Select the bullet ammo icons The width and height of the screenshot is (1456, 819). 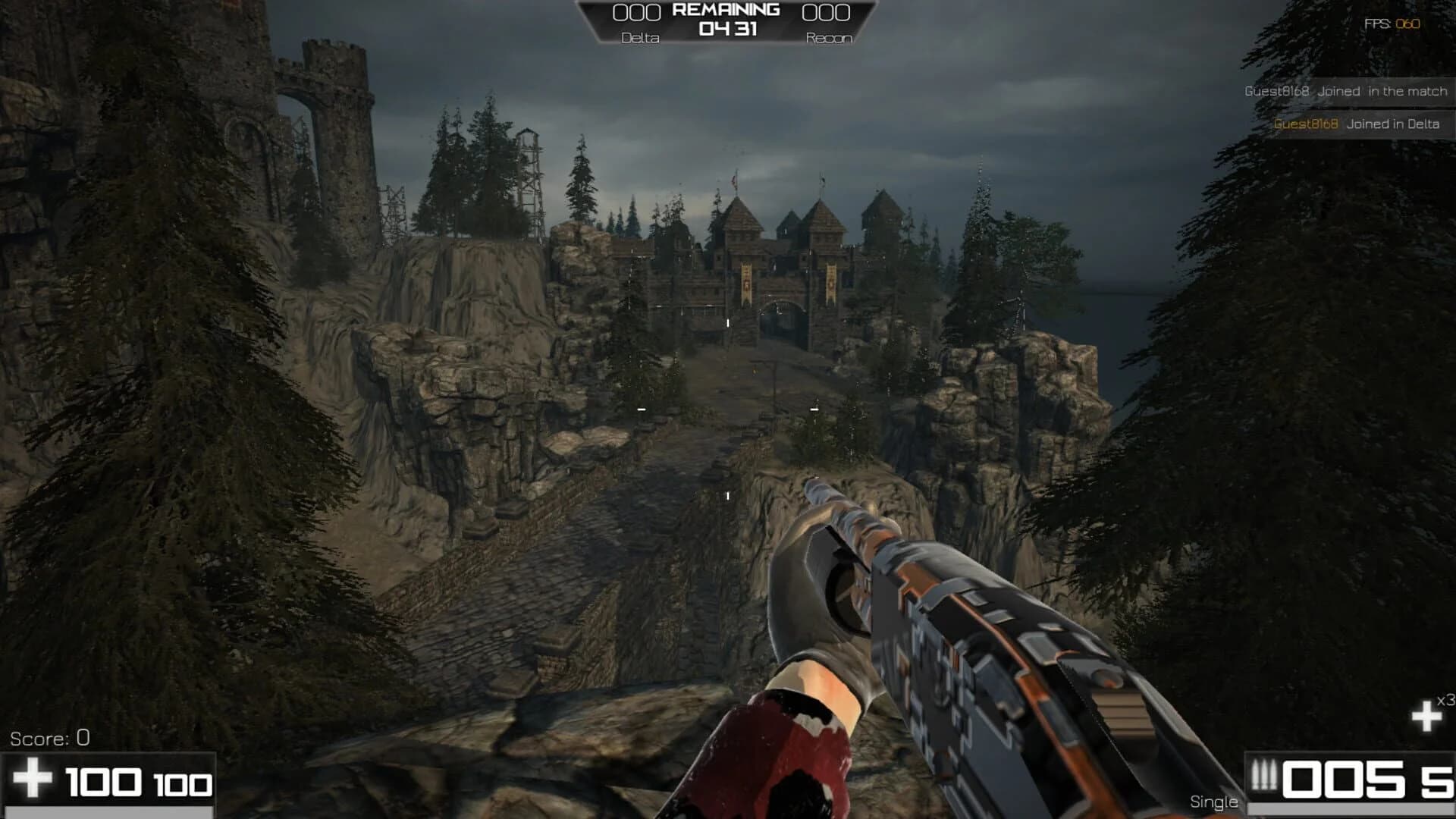pos(1264,775)
